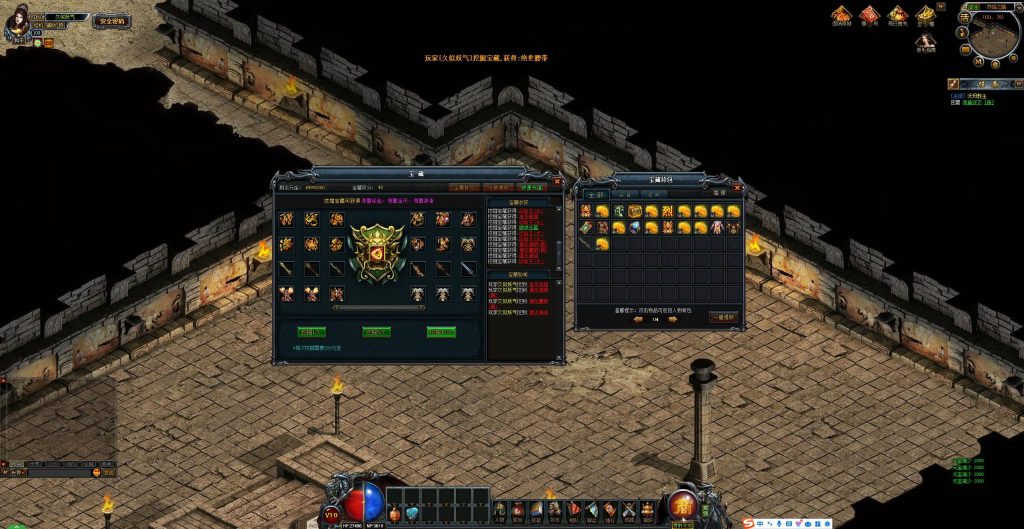Click the female portrait icon under top menu
Image resolution: width=1024 pixels, height=529 pixels.
(x=926, y=42)
